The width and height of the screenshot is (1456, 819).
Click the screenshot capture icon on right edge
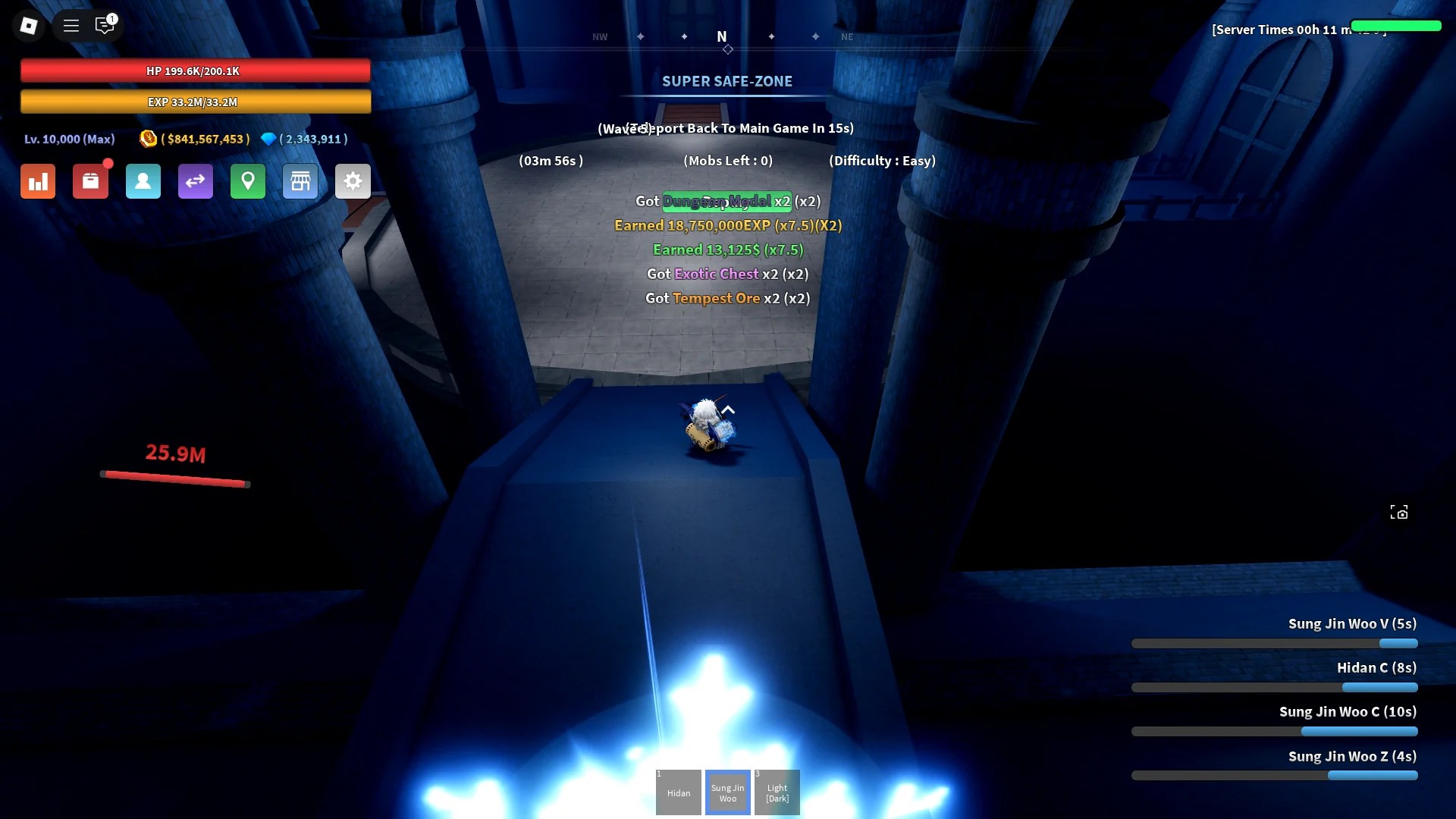1400,512
